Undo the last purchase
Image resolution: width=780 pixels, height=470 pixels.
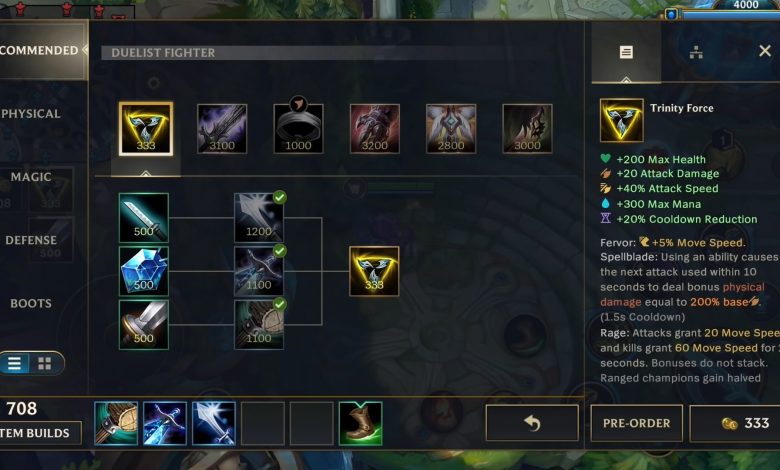532,423
